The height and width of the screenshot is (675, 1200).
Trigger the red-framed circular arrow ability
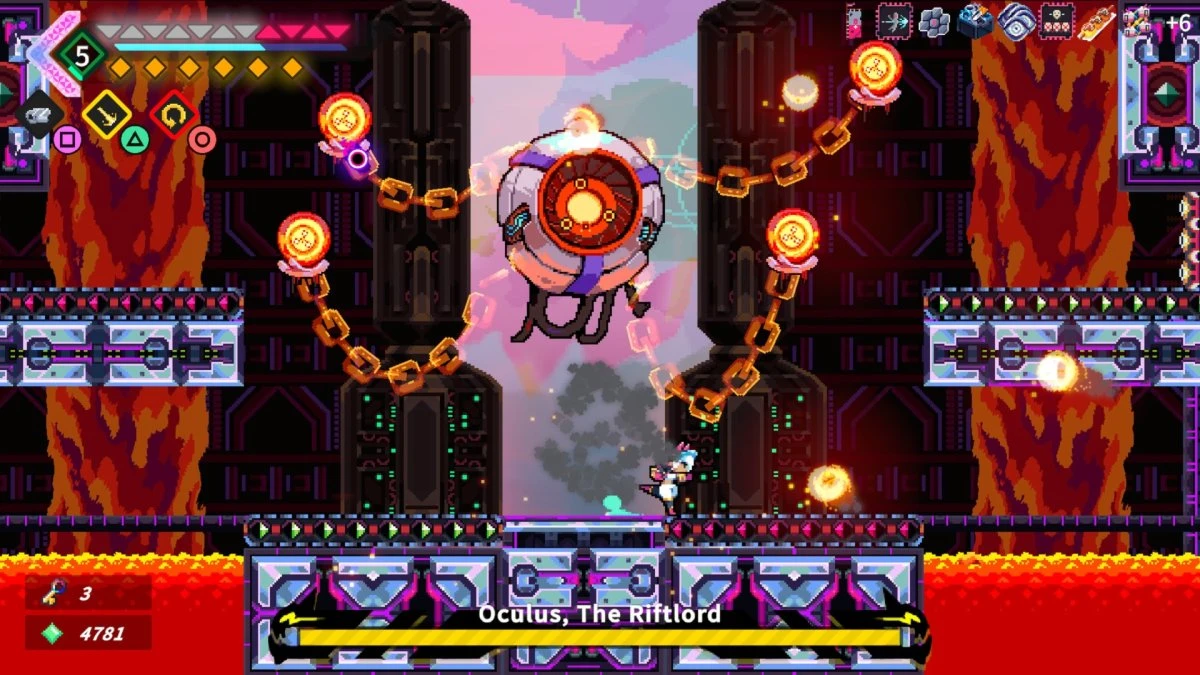172,114
